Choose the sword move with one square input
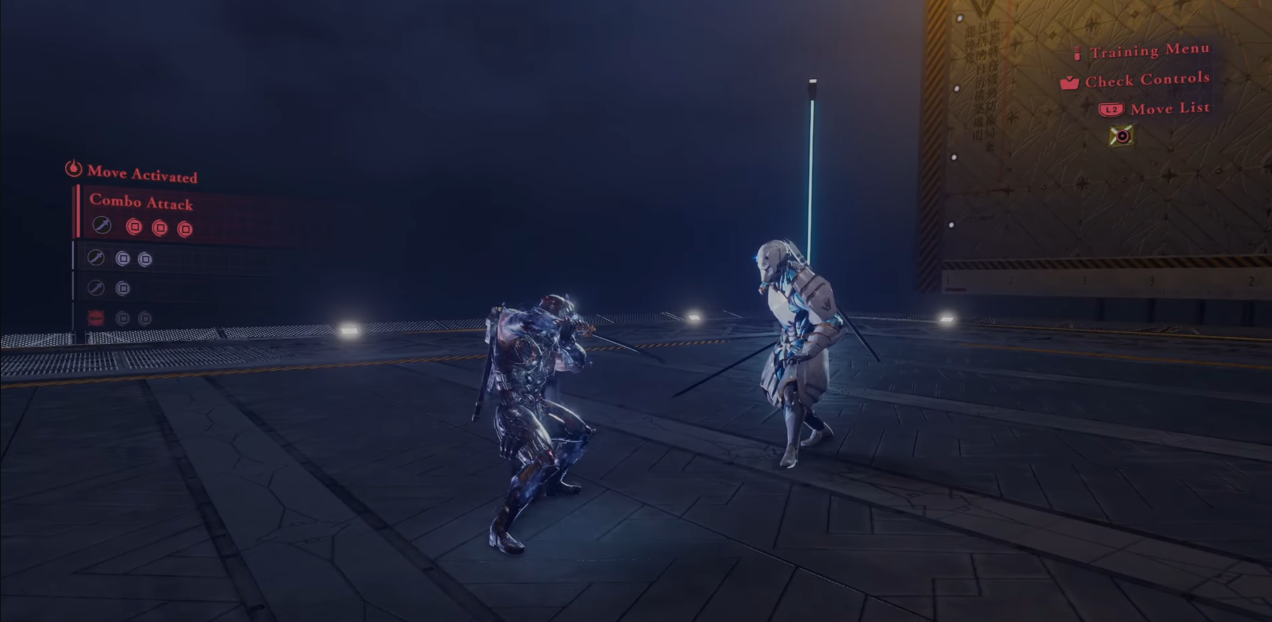The width and height of the screenshot is (1272, 622). [110, 289]
